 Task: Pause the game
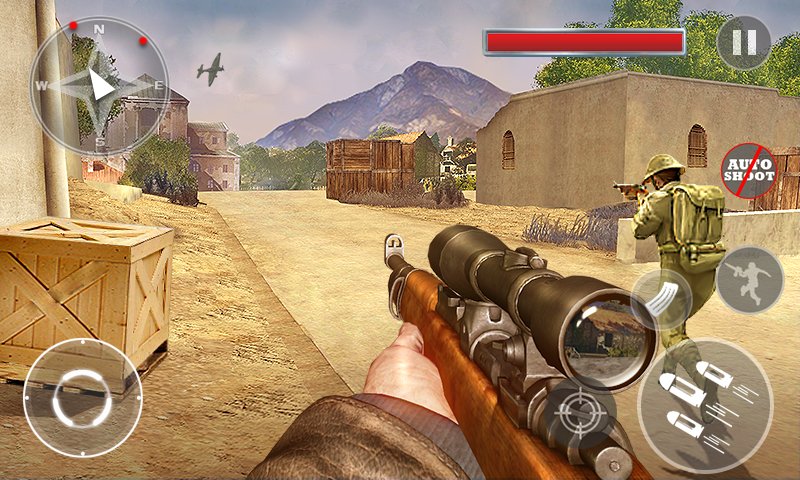point(743,43)
